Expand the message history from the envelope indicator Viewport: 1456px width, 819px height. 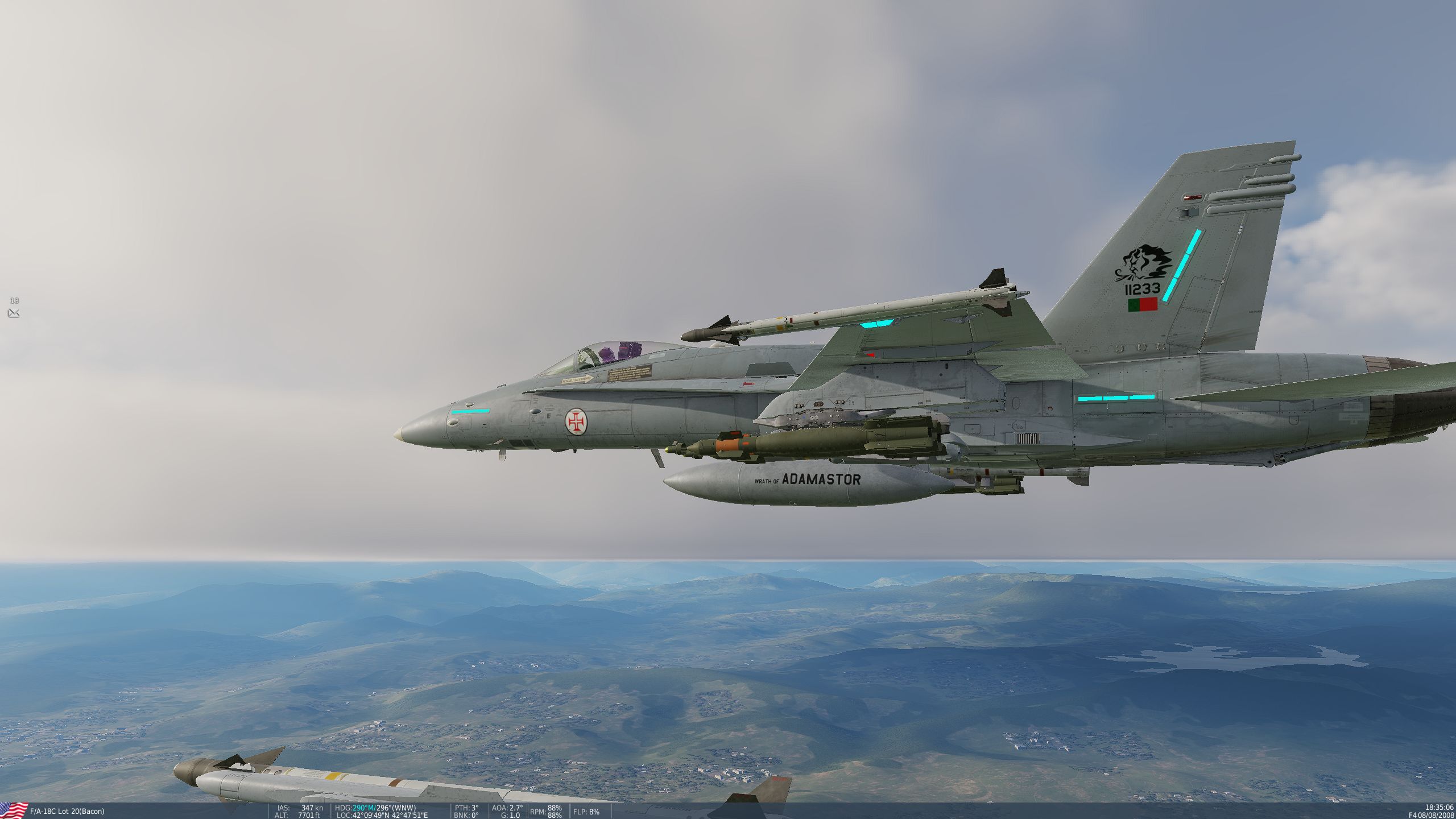click(14, 313)
